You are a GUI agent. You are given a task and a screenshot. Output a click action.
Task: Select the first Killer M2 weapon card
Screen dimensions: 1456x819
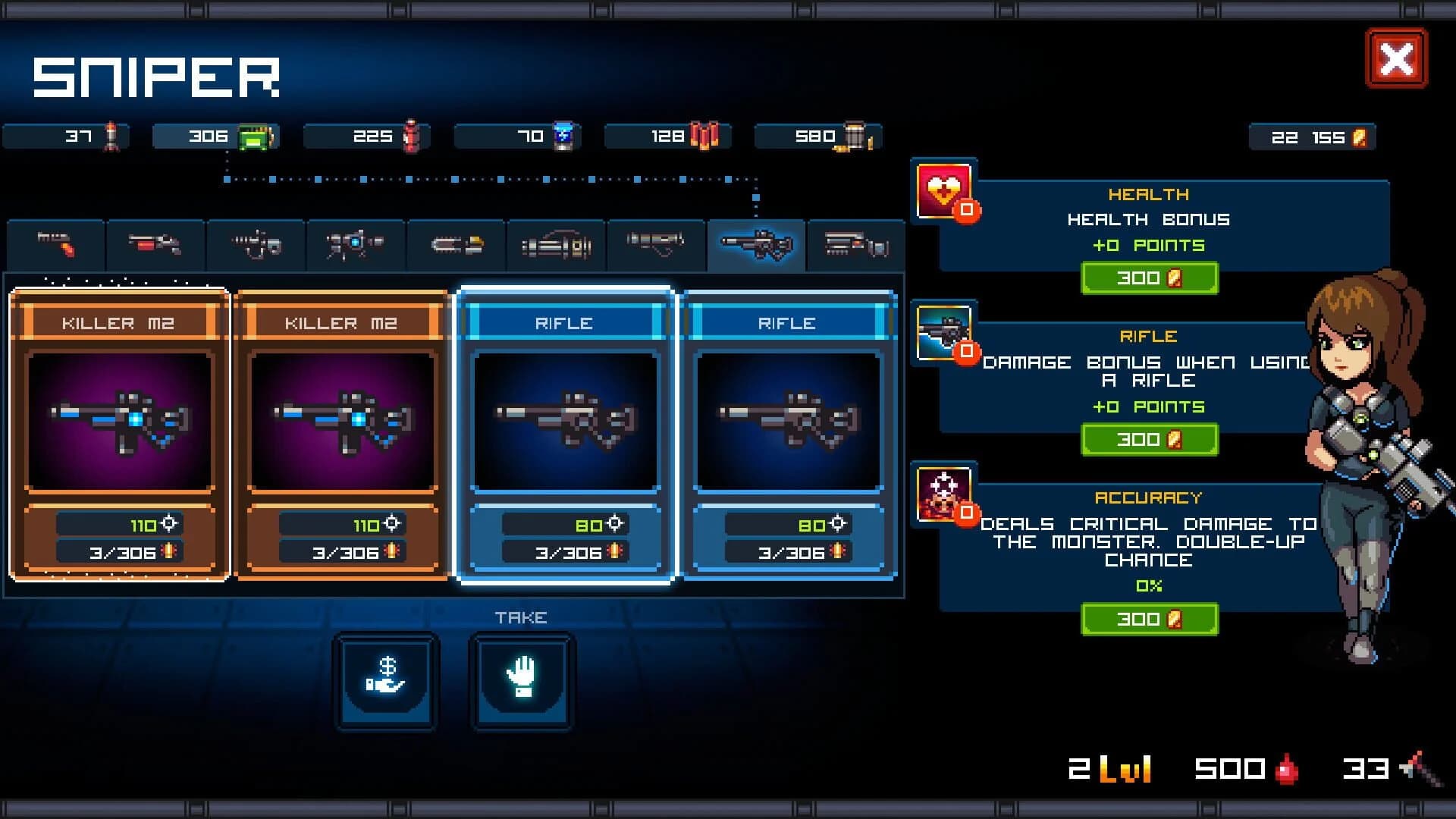[x=119, y=432]
